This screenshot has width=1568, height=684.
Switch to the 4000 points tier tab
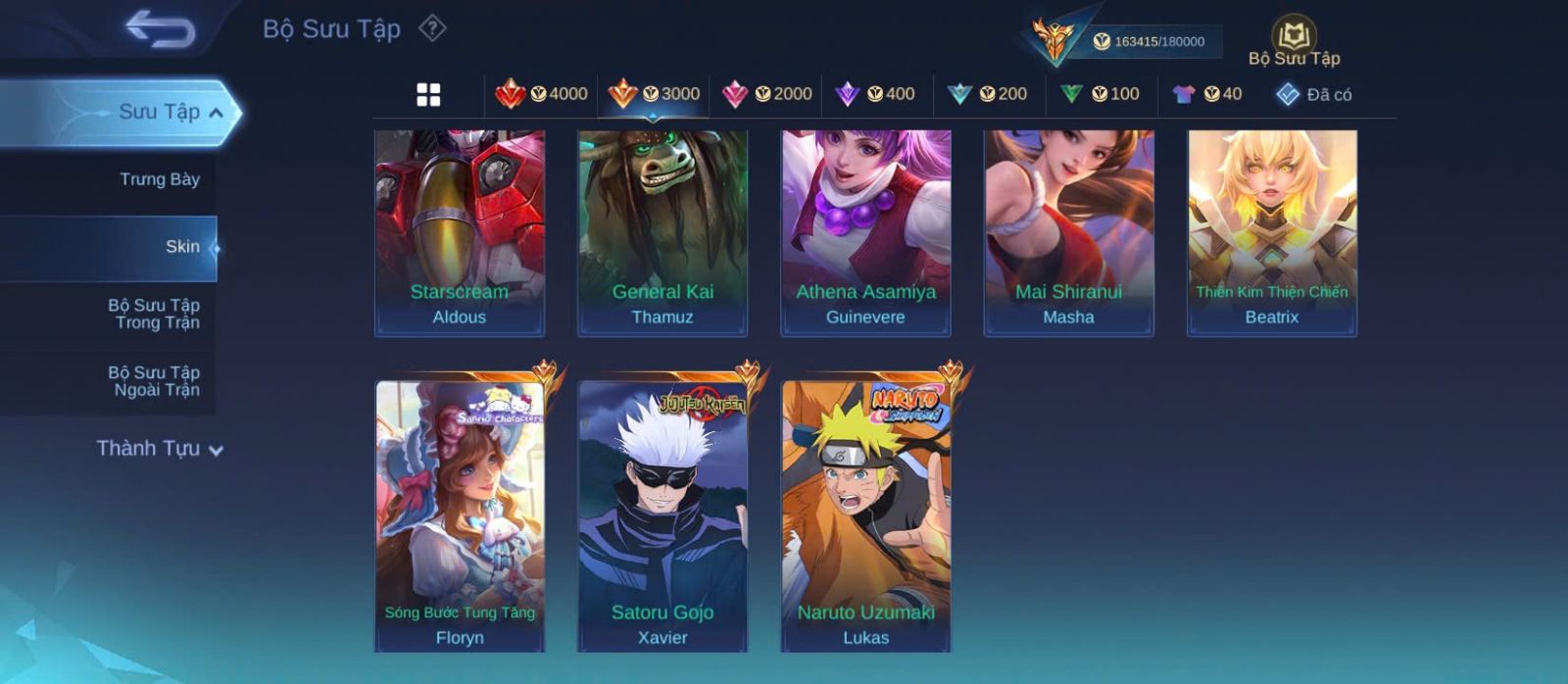click(x=541, y=94)
